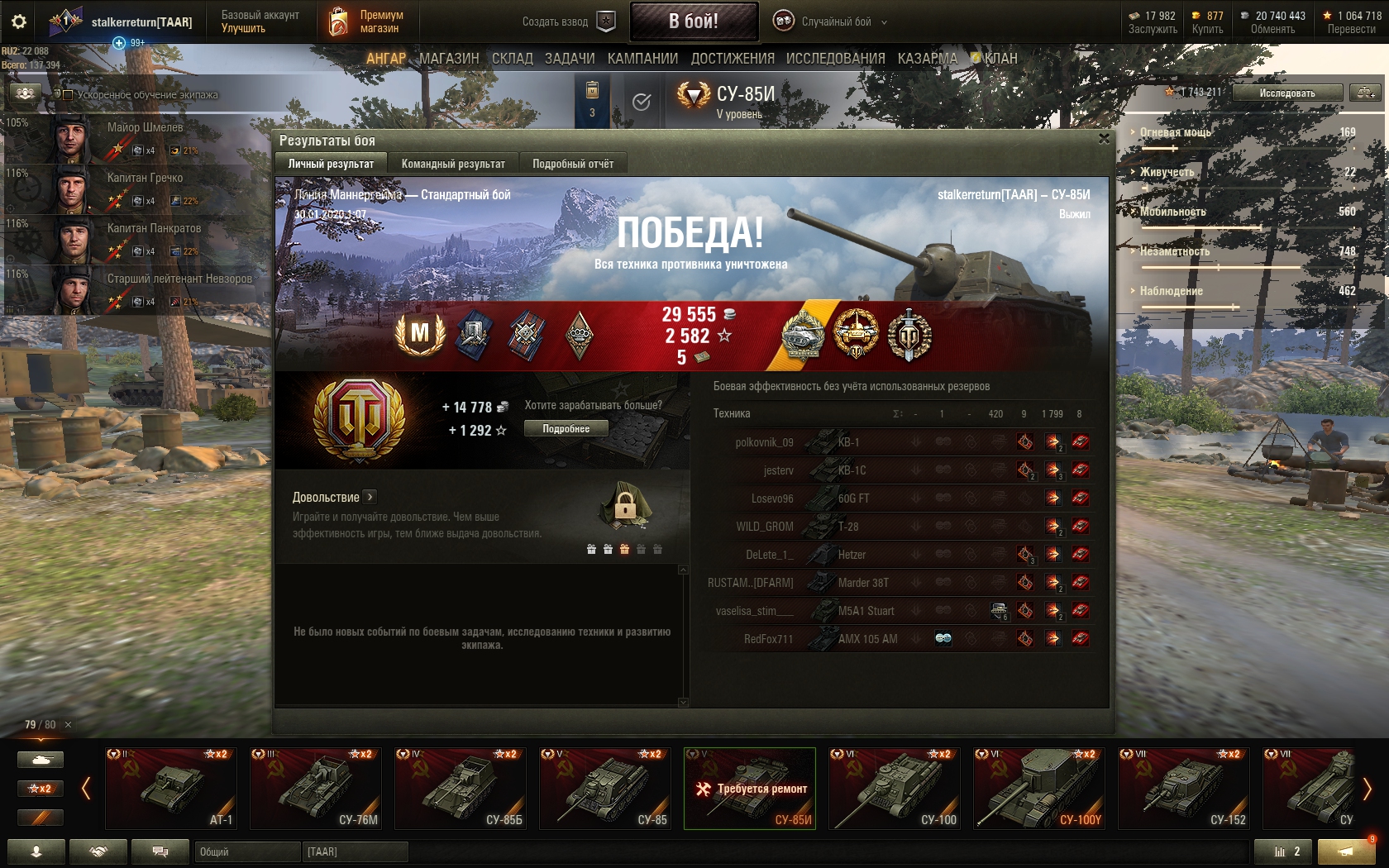Screen dimensions: 1389x868
Task: Open the Подробный отчёт tab
Action: tap(573, 164)
